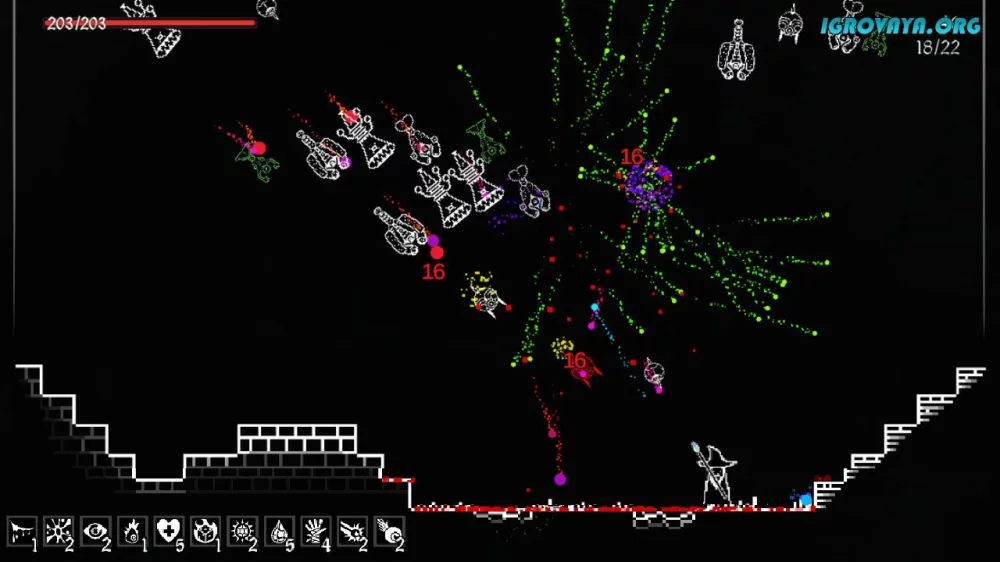The height and width of the screenshot is (562, 1000).
Task: Click the shattered burst upgrade icon
Action: click(x=59, y=530)
